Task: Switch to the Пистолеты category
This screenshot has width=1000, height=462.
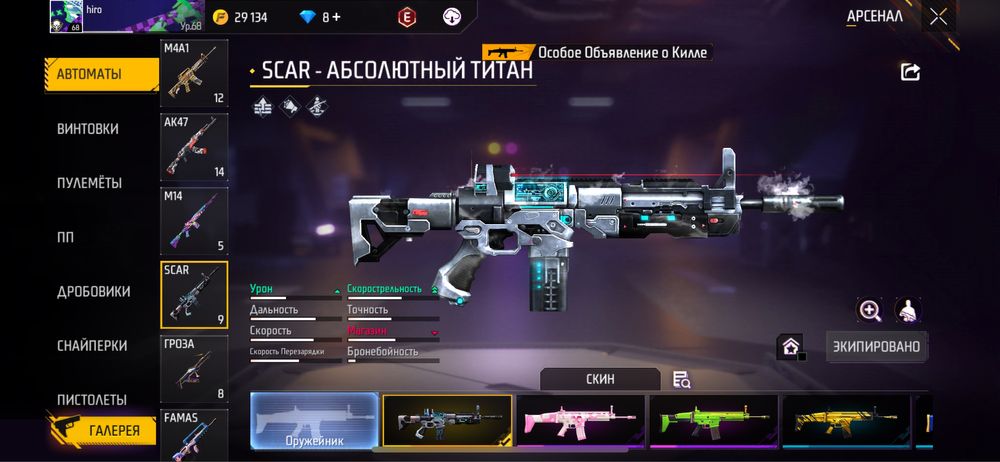Action: tap(92, 399)
